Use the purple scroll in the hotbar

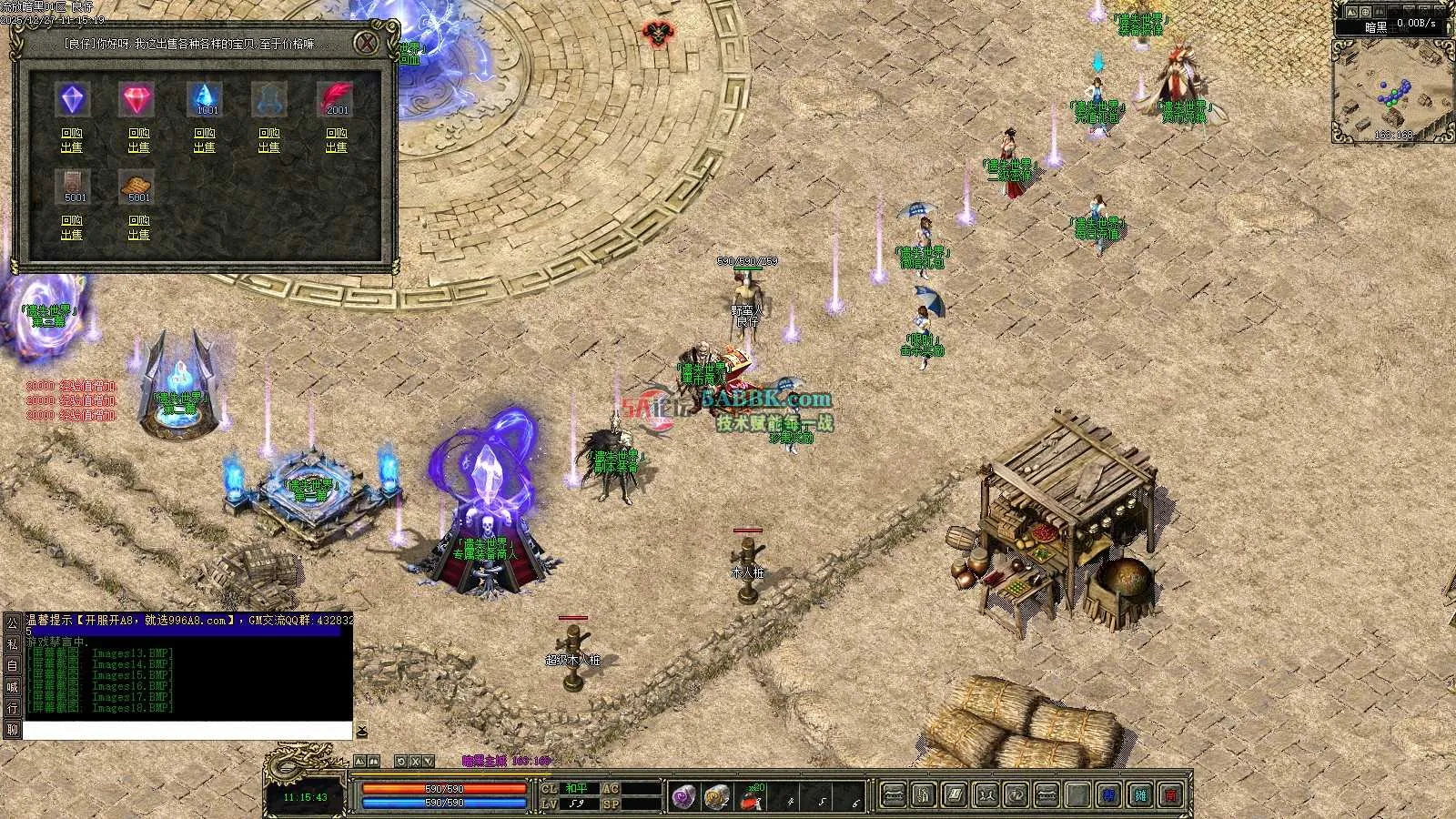683,797
